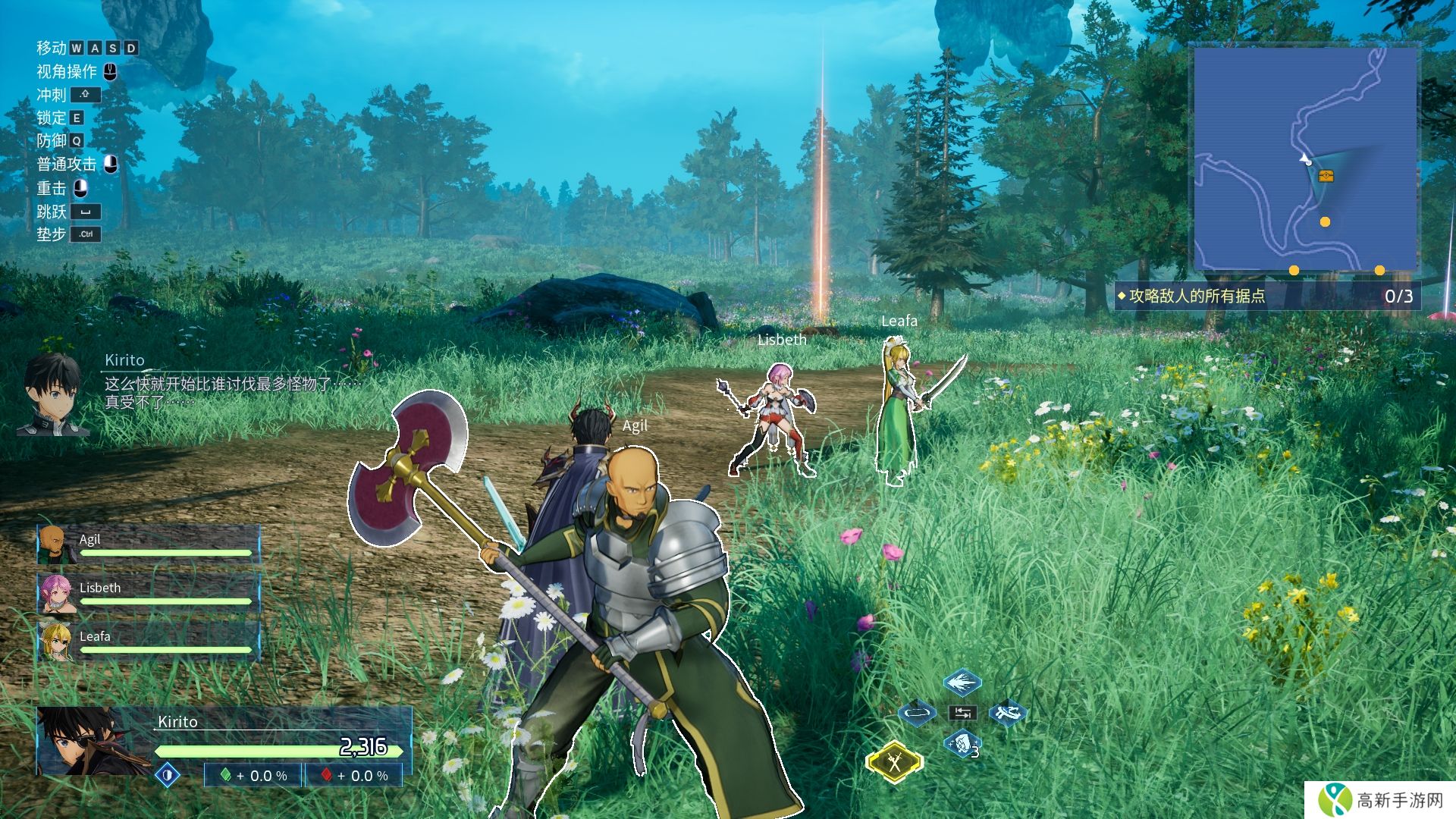Click the green gem bonus percentage box
1456x819 pixels.
(x=253, y=776)
